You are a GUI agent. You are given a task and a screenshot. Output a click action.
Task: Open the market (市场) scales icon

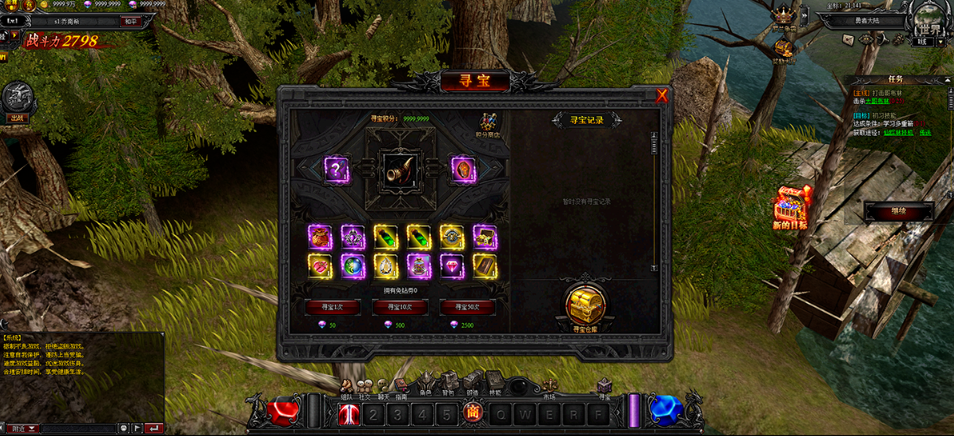pos(547,381)
